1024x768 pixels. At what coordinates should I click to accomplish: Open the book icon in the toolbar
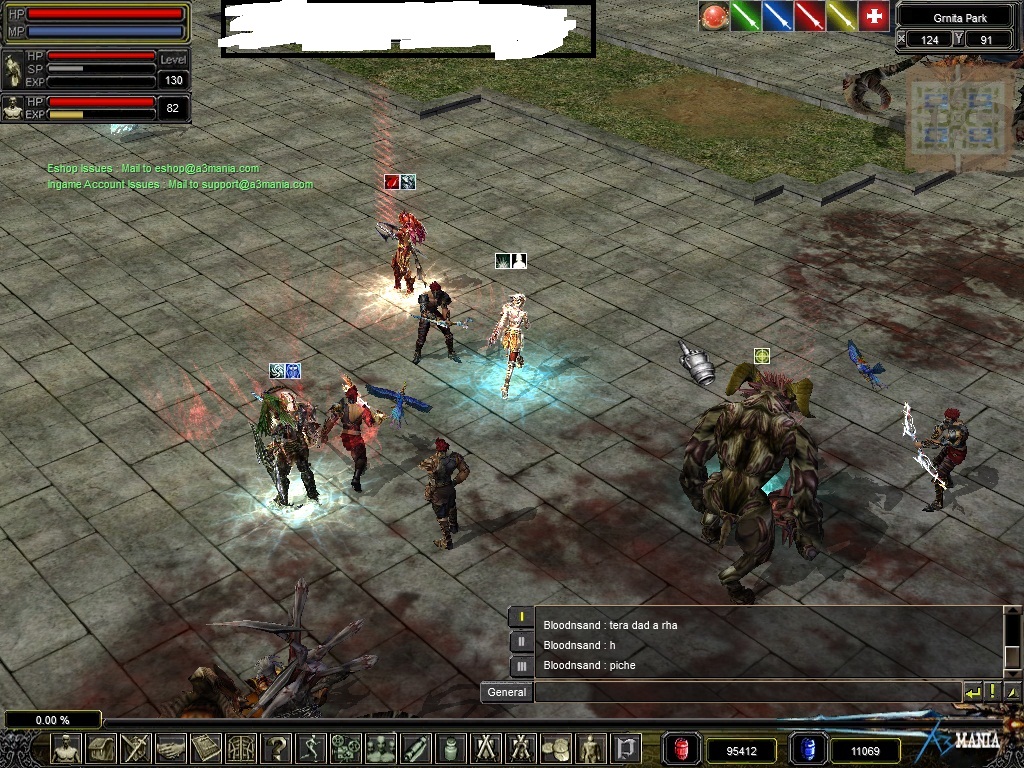click(x=206, y=748)
